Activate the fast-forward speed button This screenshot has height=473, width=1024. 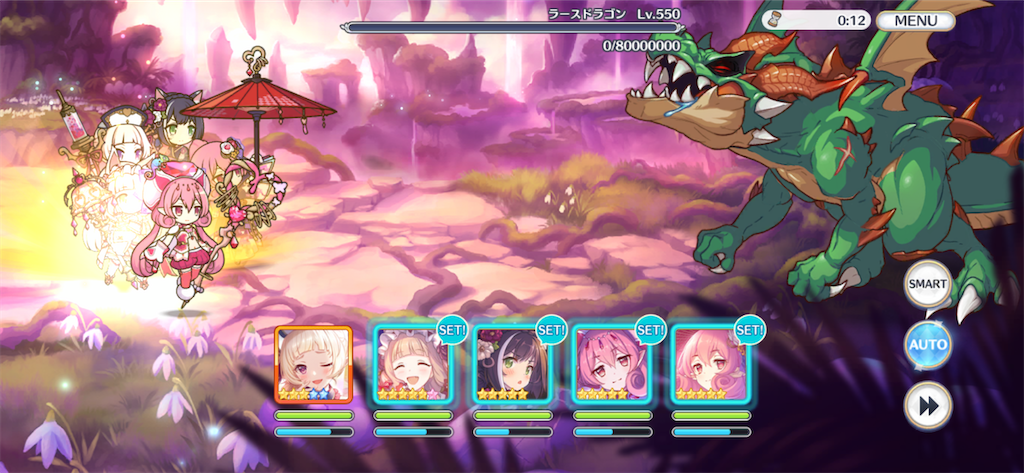927,406
